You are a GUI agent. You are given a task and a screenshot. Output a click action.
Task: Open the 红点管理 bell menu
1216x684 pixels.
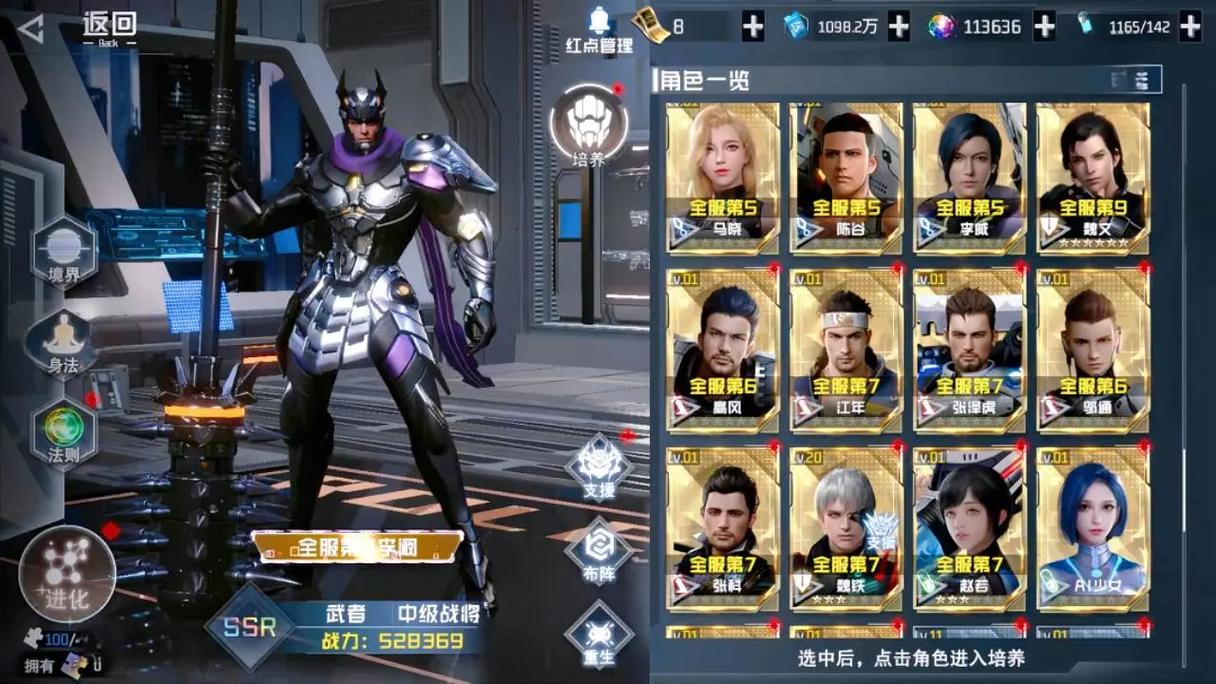pos(600,30)
